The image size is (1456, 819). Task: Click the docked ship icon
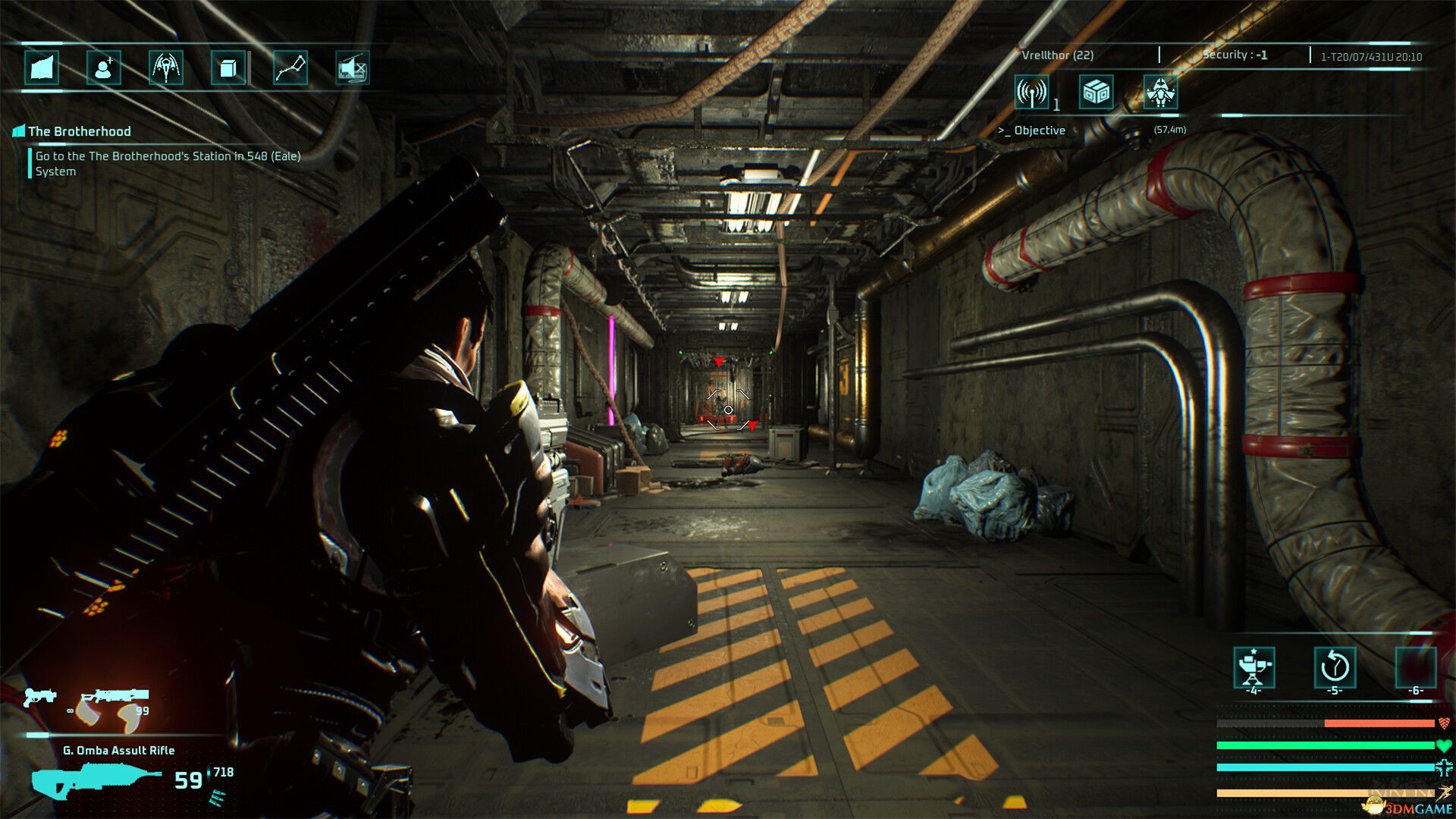coord(1160,93)
